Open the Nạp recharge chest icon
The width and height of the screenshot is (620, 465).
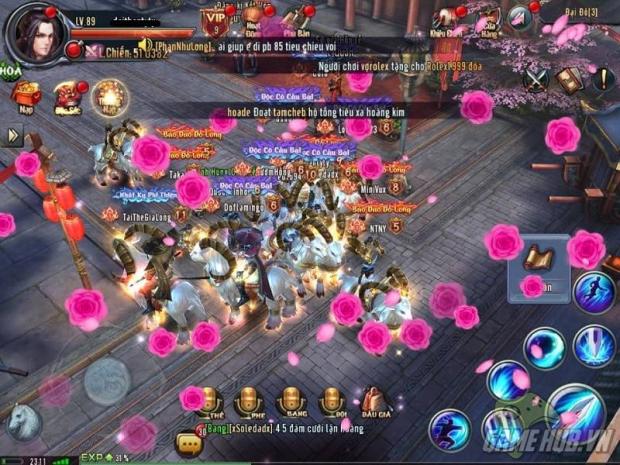coord(24,95)
